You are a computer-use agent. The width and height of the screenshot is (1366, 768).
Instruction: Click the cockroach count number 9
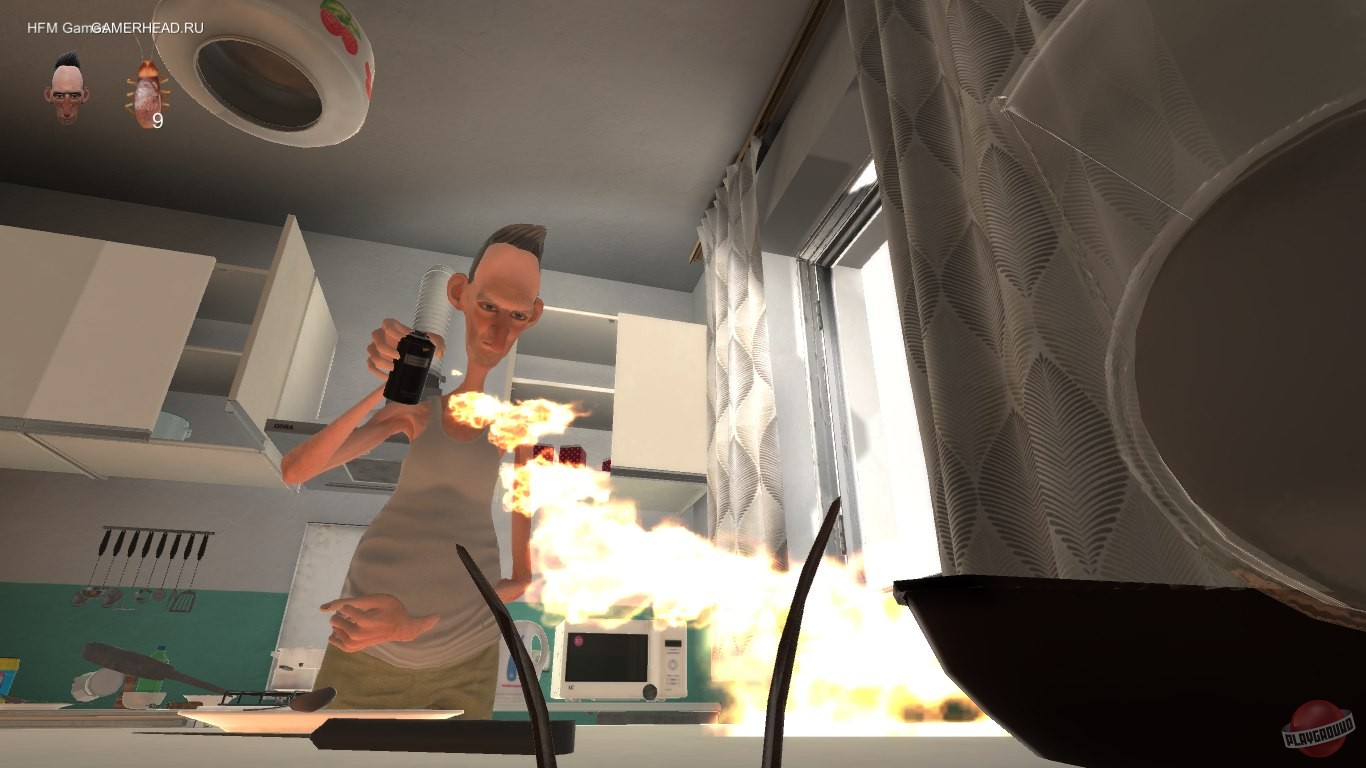[x=157, y=120]
